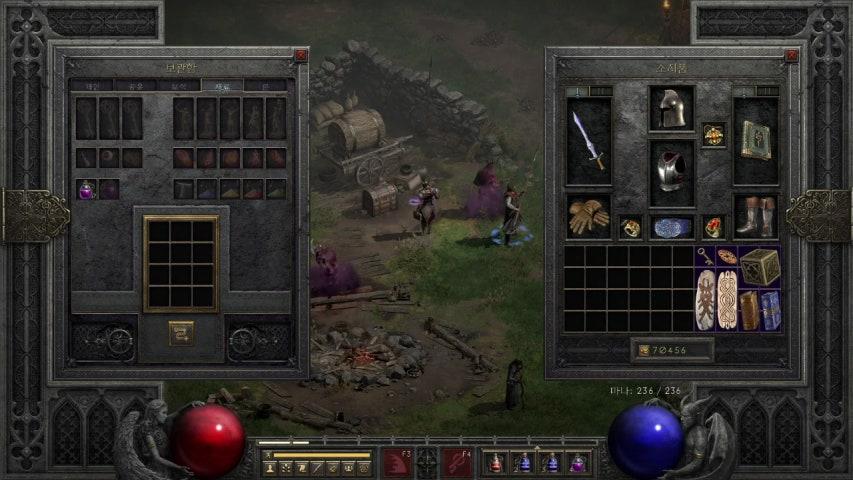Screen dimensions: 853x480
Task: Close the inventory window
Action: tap(792, 56)
